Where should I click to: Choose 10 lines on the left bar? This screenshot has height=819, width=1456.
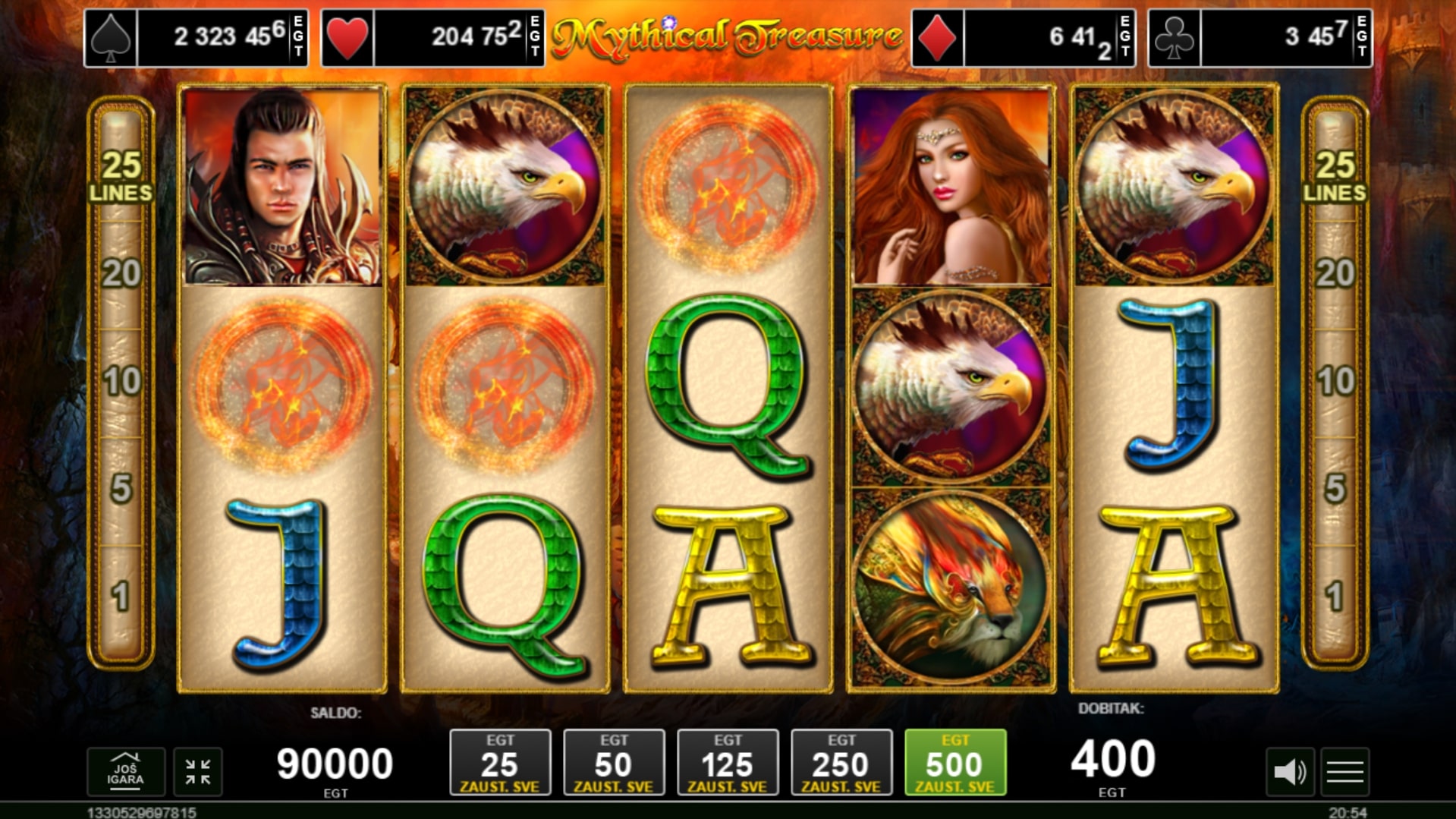(121, 381)
